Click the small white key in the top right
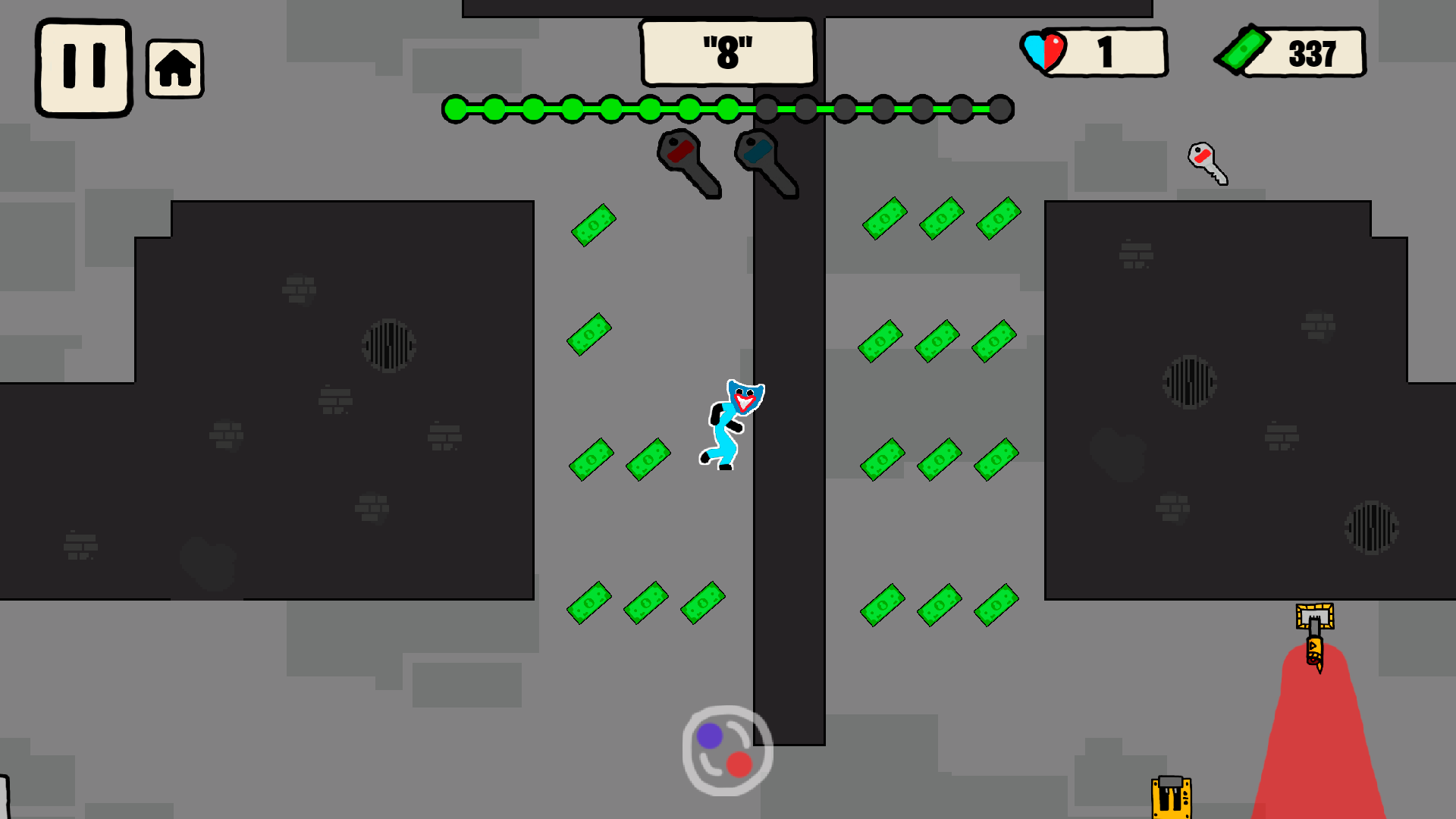1456x819 pixels. click(x=1207, y=162)
